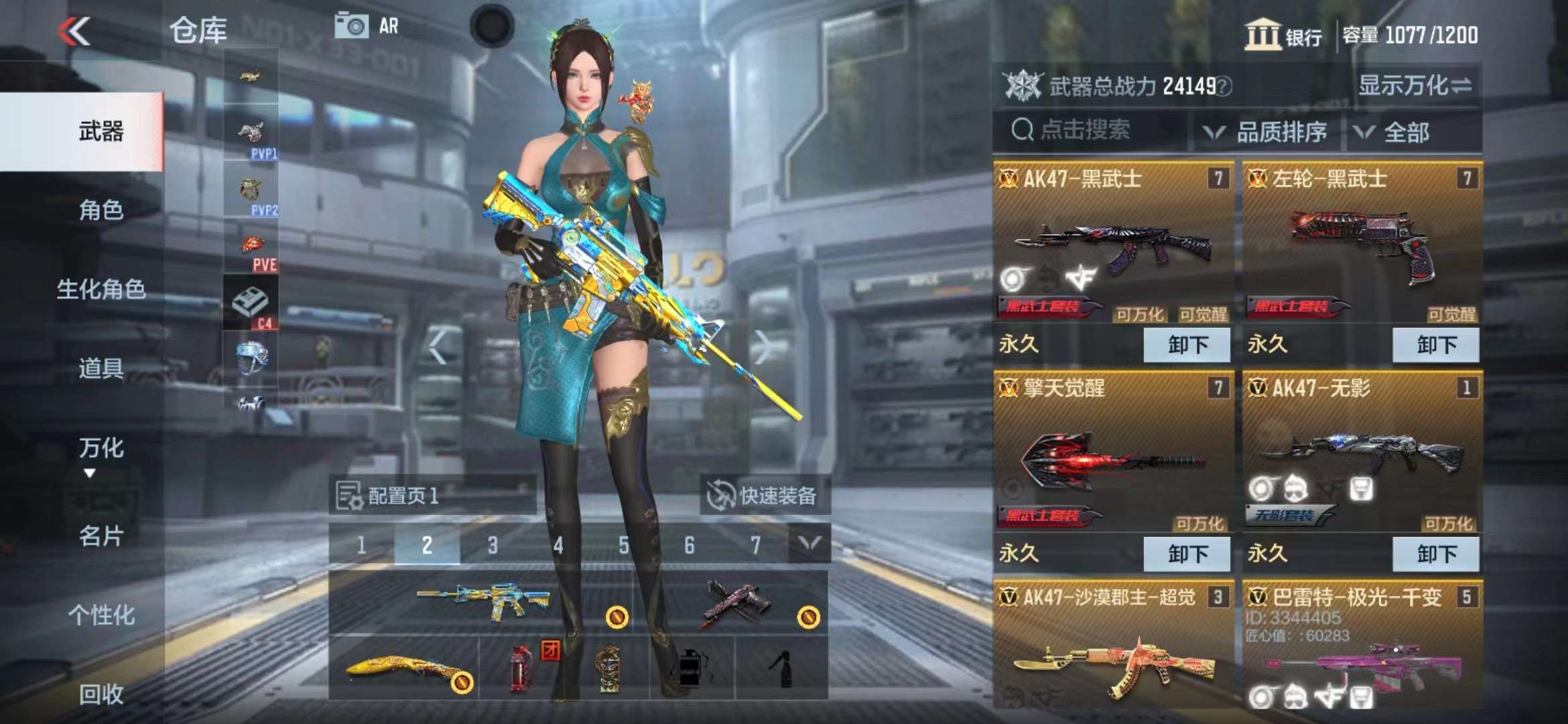
Task: Open the 回收 recycle section
Action: (101, 694)
